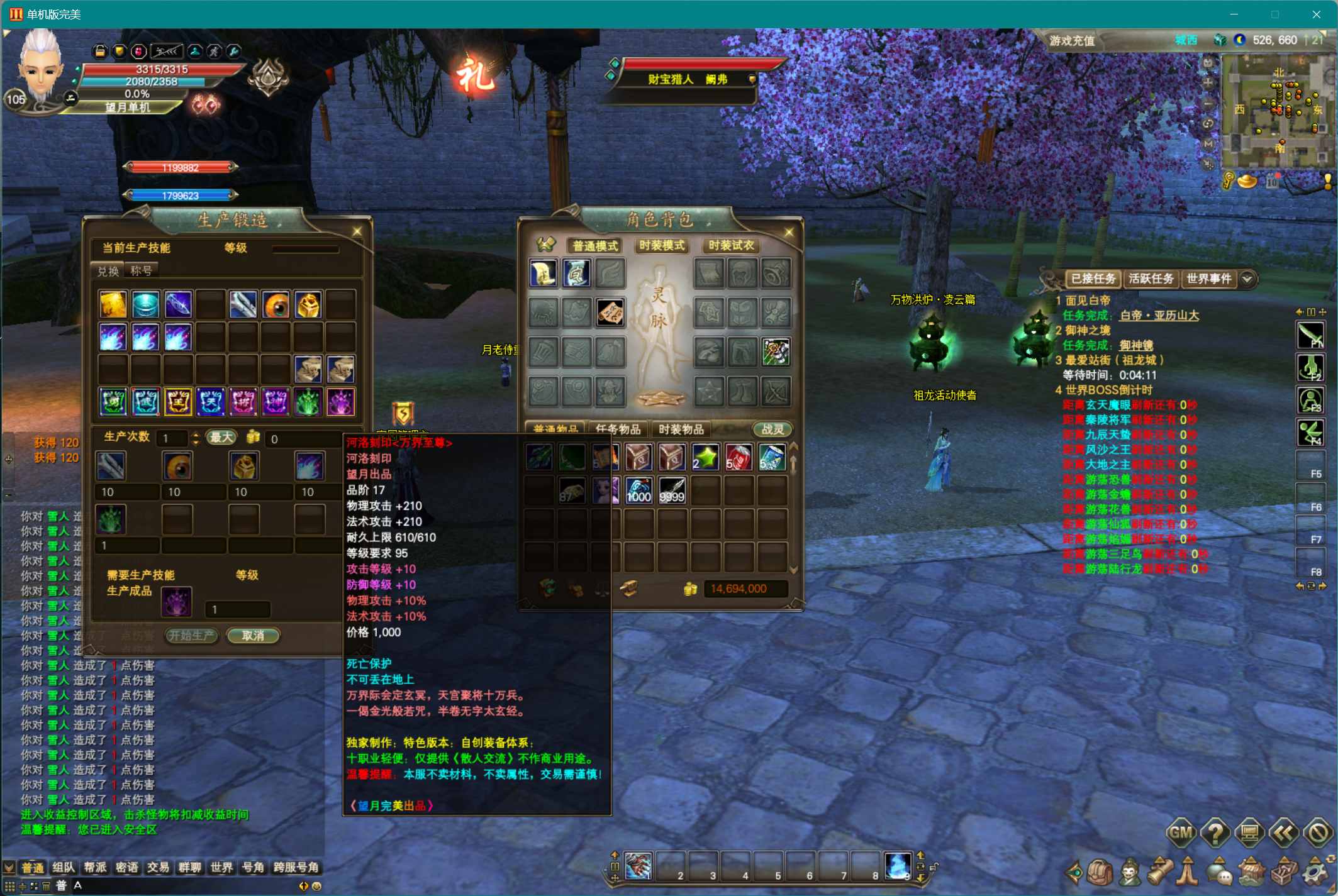Close the game window
Image resolution: width=1338 pixels, height=896 pixels.
click(x=1316, y=14)
